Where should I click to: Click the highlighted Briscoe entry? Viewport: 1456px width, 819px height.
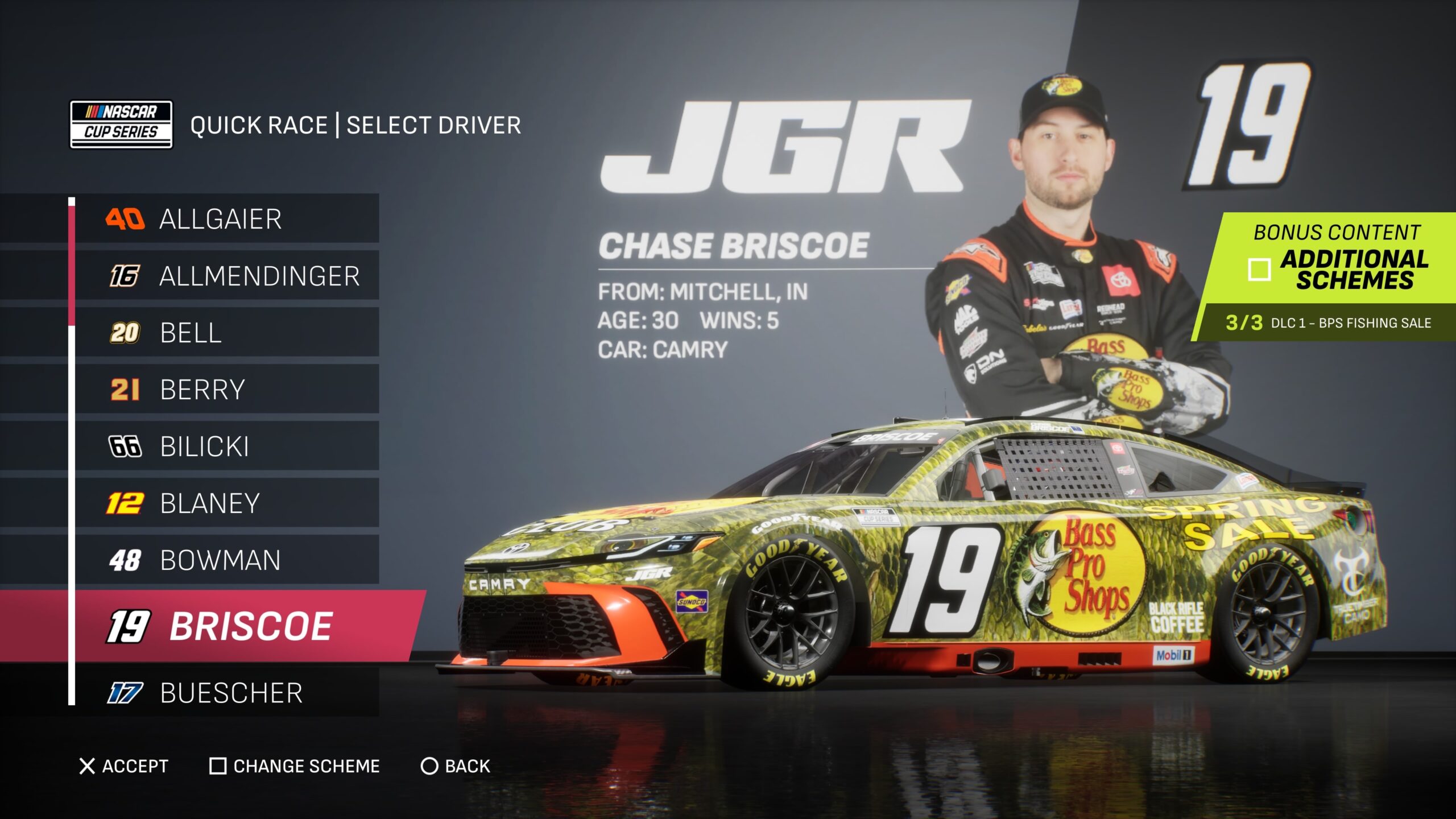[x=250, y=626]
